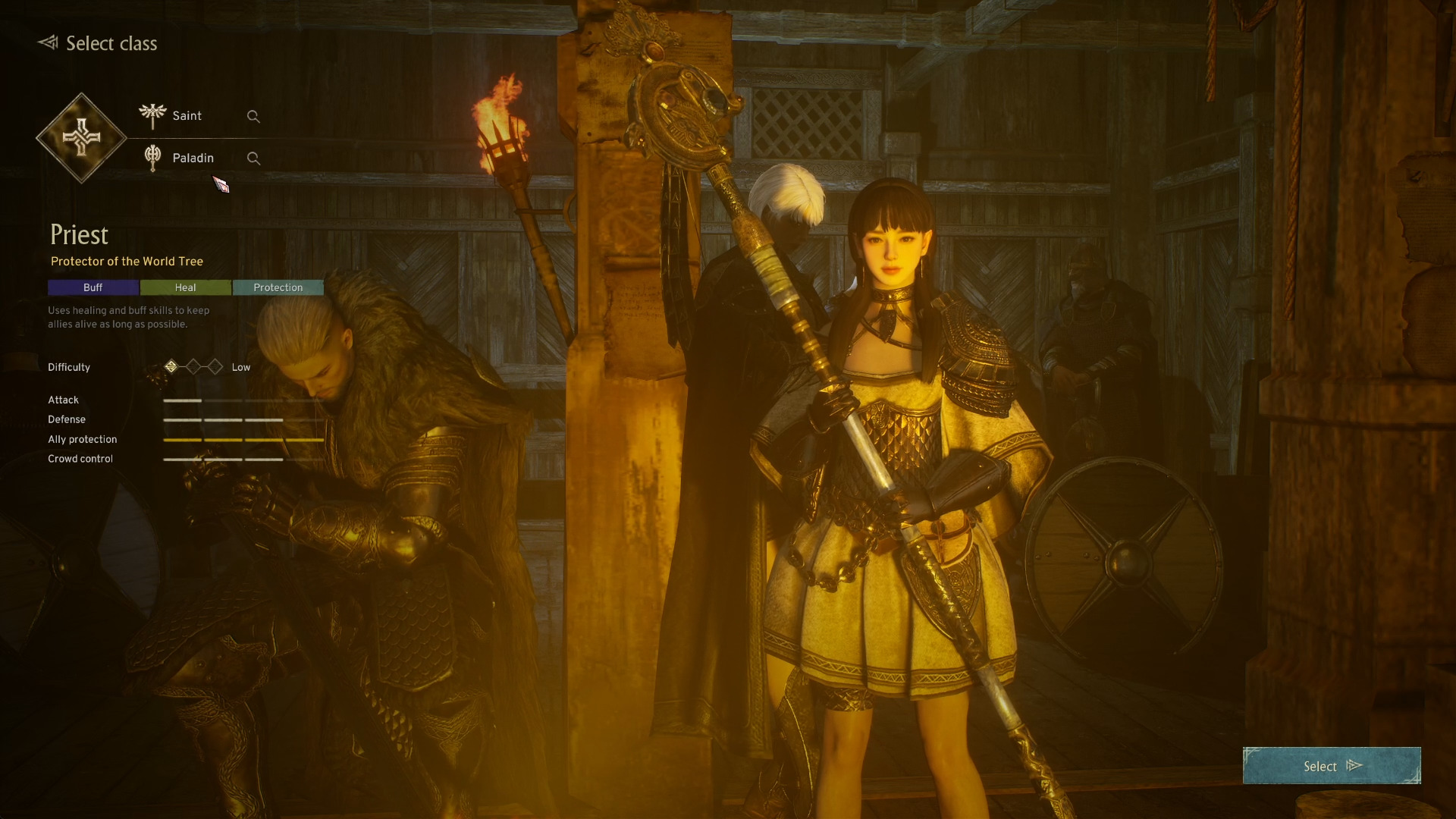
Task: Open the Saint preview magnifier
Action: coord(253,117)
